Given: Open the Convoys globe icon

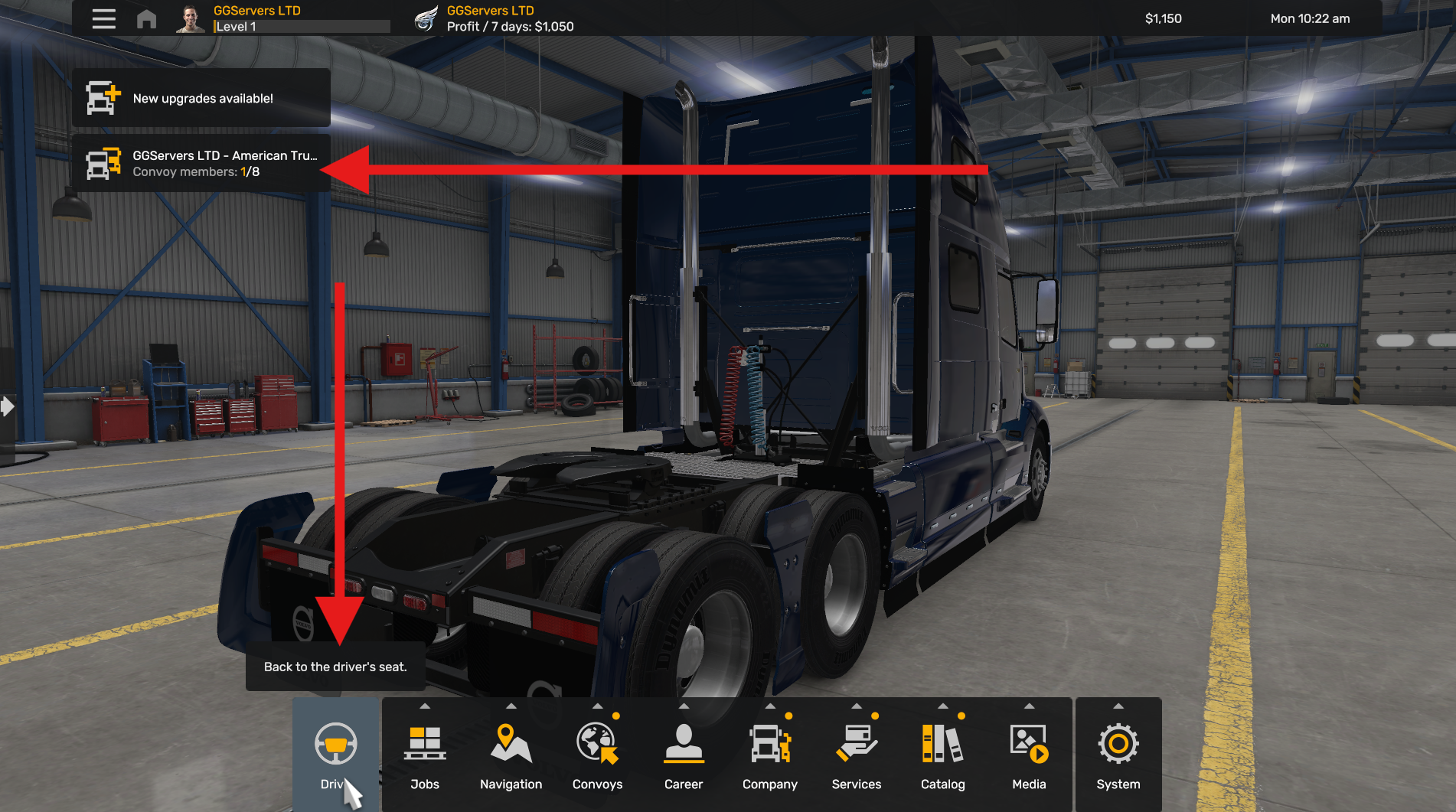Looking at the screenshot, I should click(x=597, y=742).
